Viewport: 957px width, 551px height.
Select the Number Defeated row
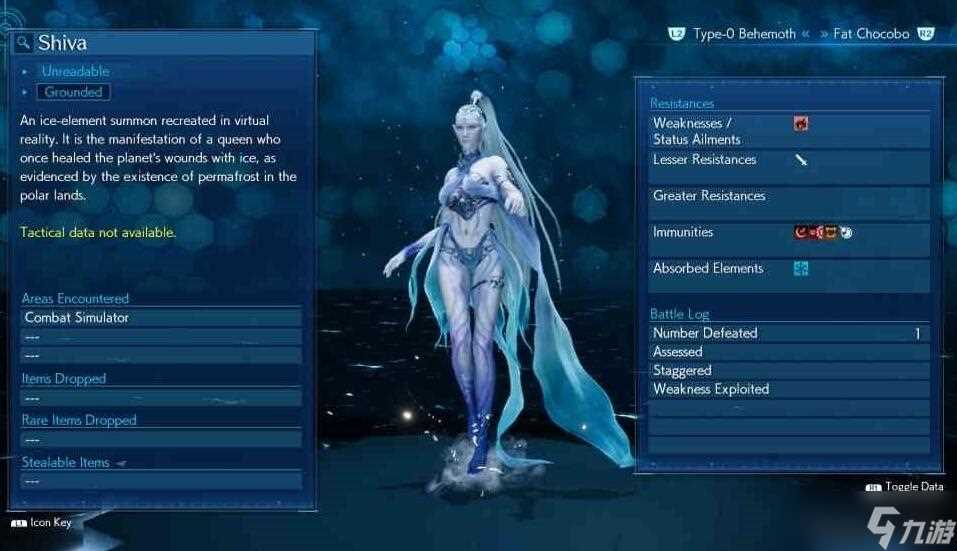pyautogui.click(x=788, y=334)
